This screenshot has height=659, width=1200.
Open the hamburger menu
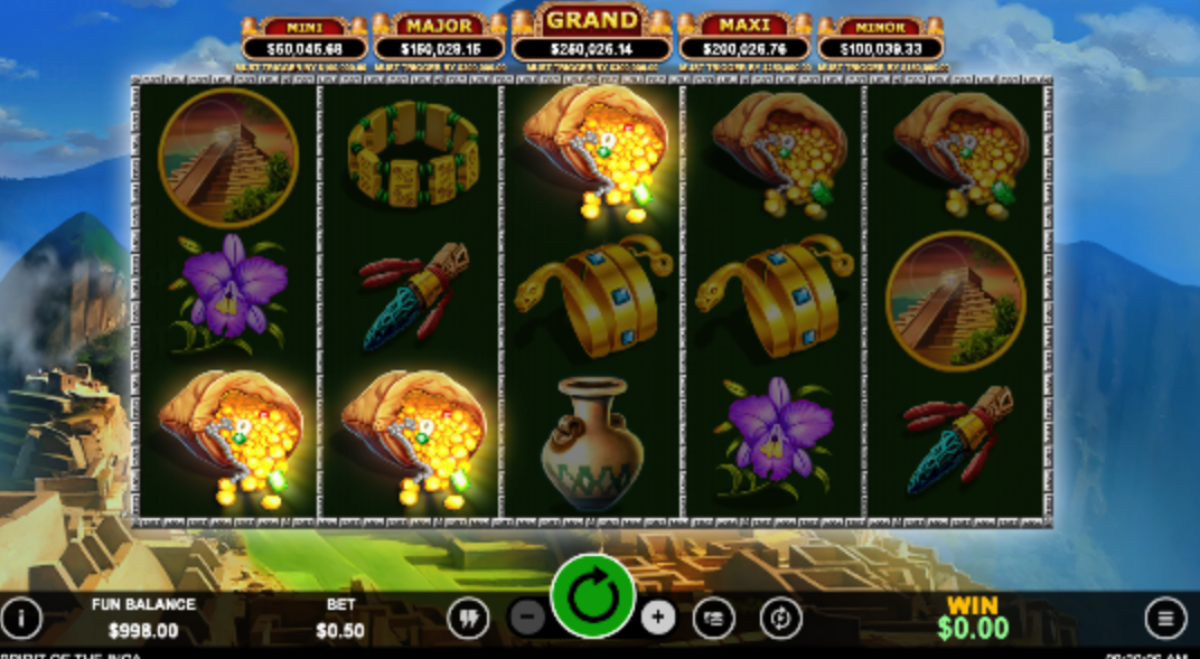[x=1165, y=618]
